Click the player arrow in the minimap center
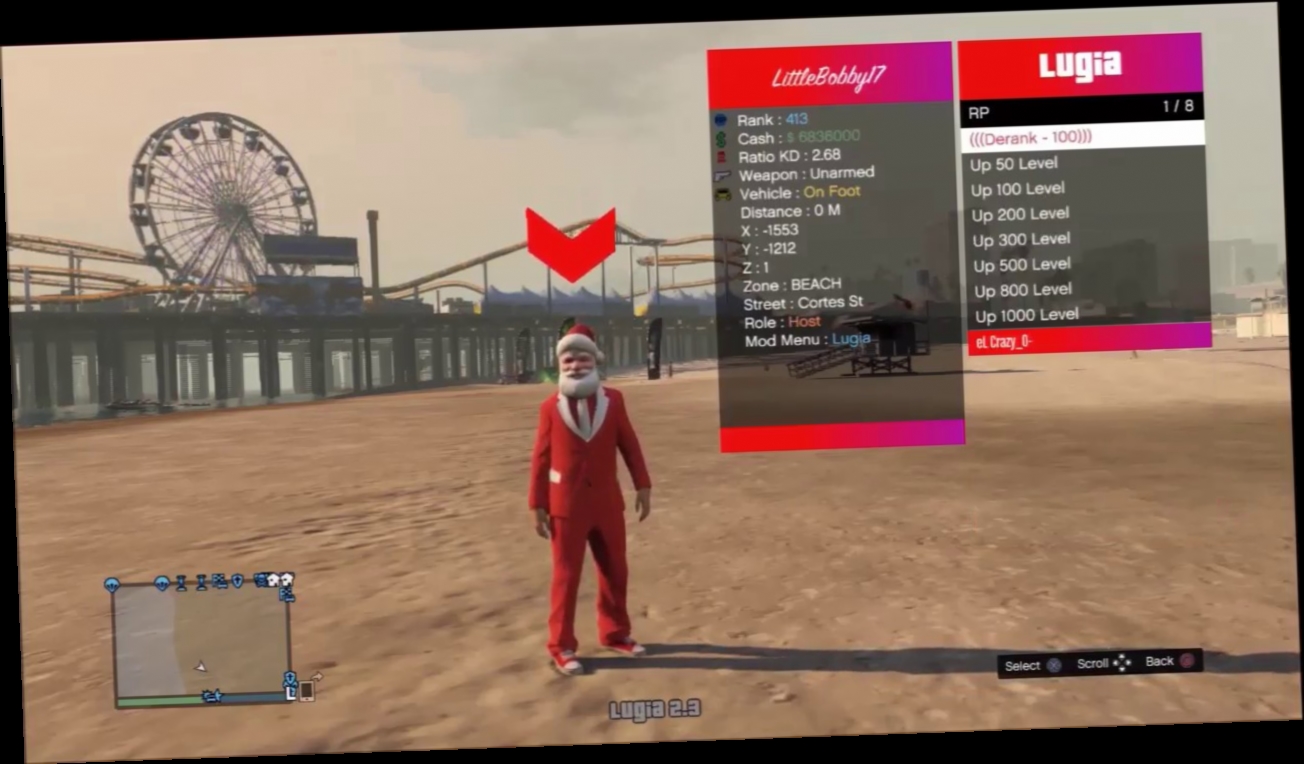This screenshot has height=764, width=1304. [201, 667]
